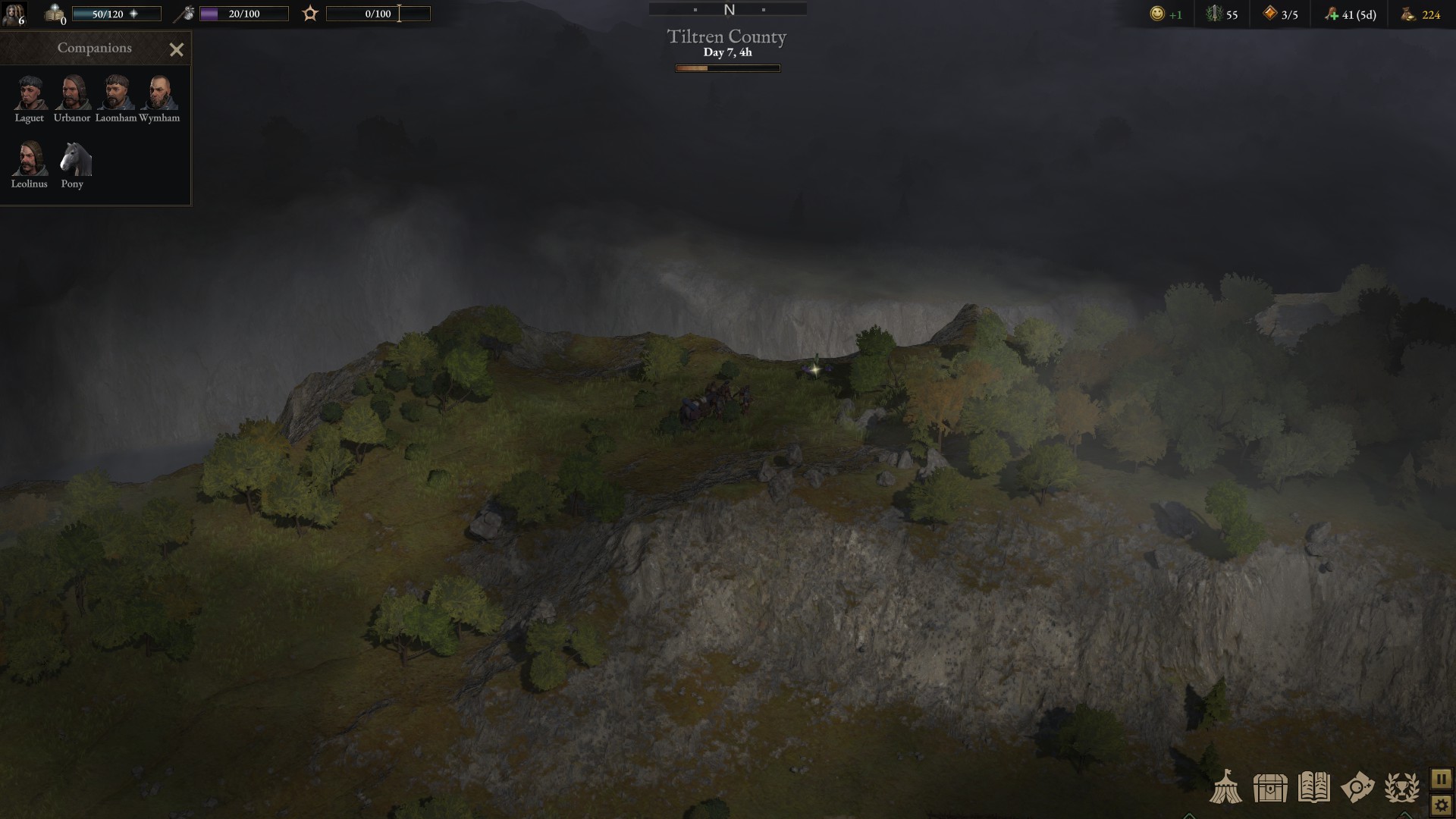Click the glowing book knowledge icon
Image resolution: width=1456 pixels, height=819 pixels.
click(55, 14)
